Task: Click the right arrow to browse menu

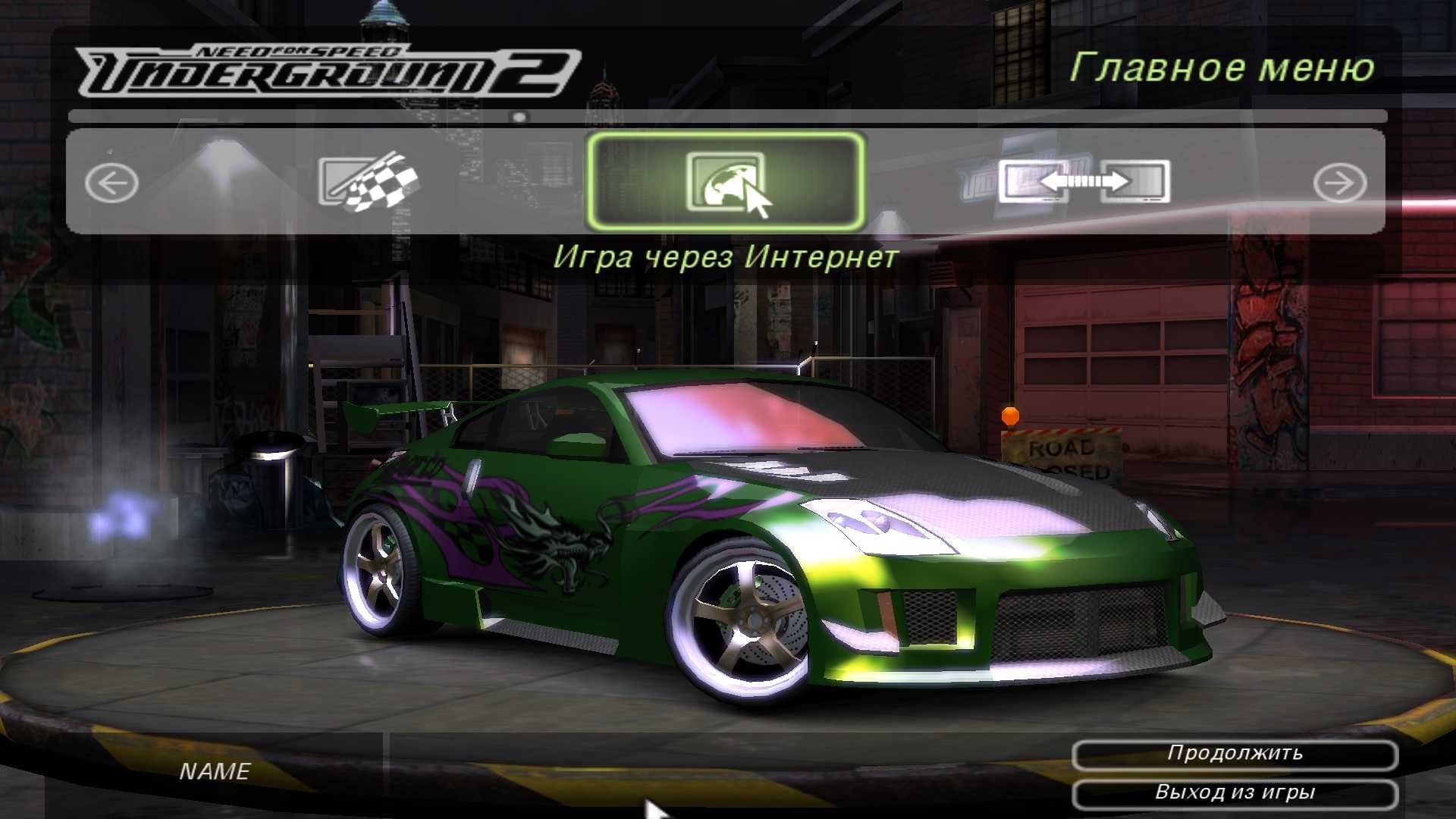Action: tap(1340, 184)
